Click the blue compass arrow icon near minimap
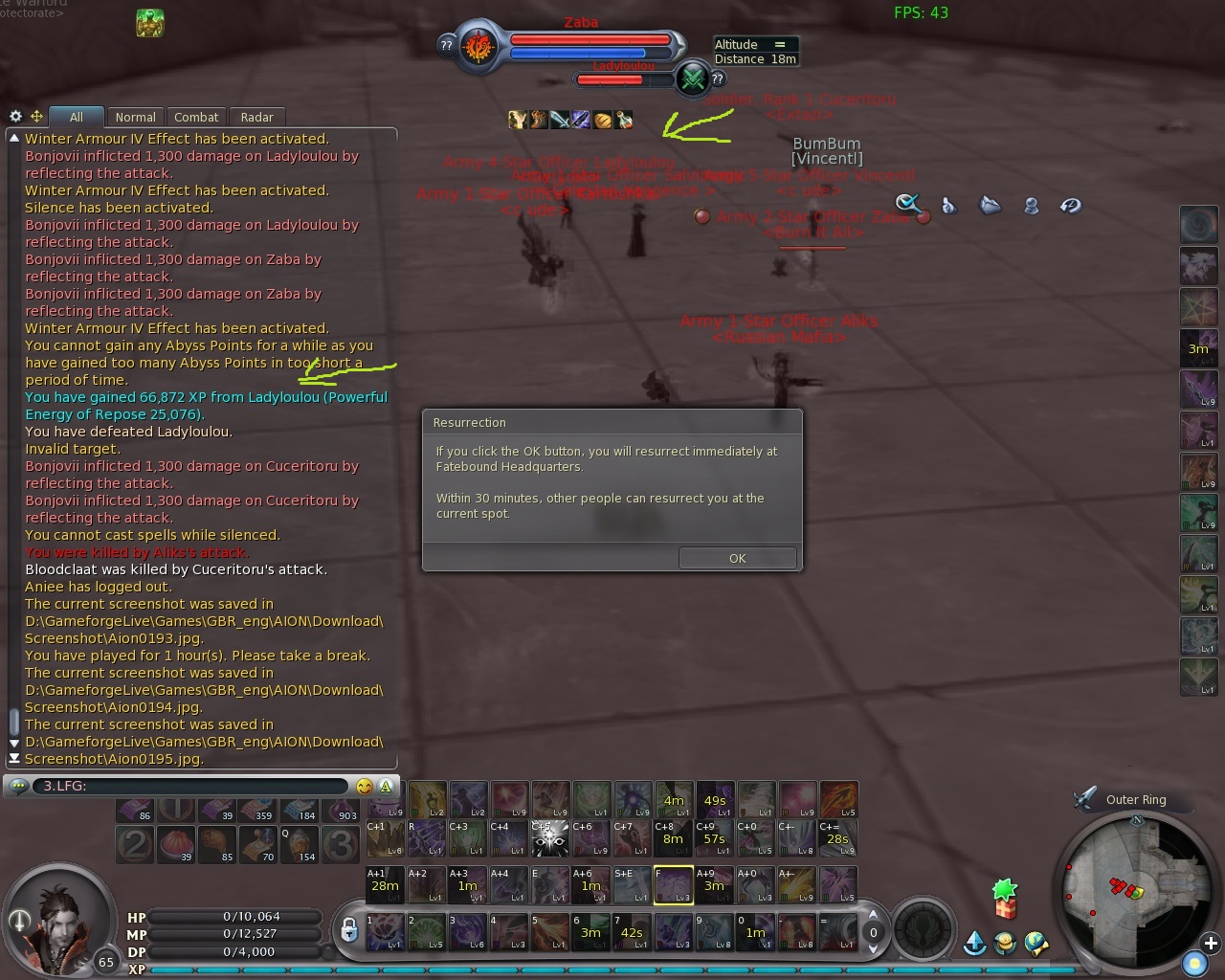Viewport: 1225px width, 980px height. tap(975, 944)
